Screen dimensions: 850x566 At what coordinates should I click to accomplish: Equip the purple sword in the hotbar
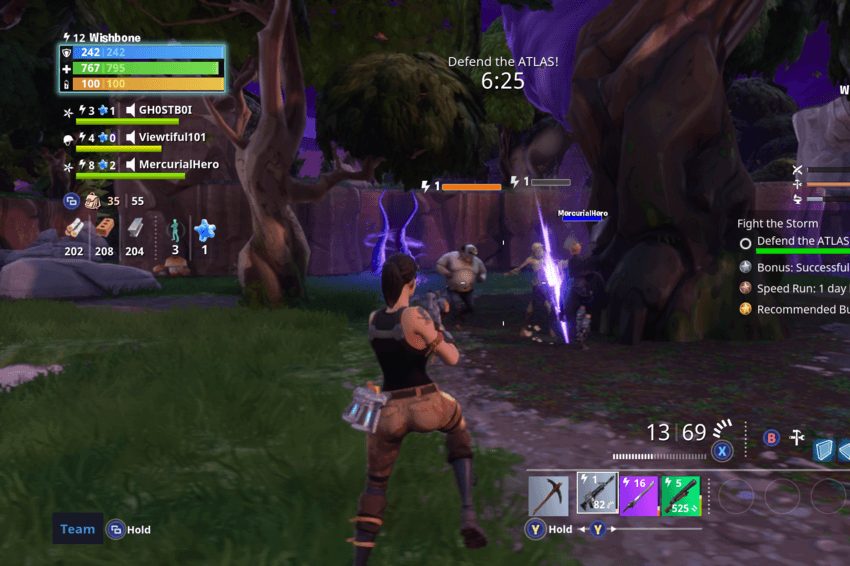click(639, 495)
